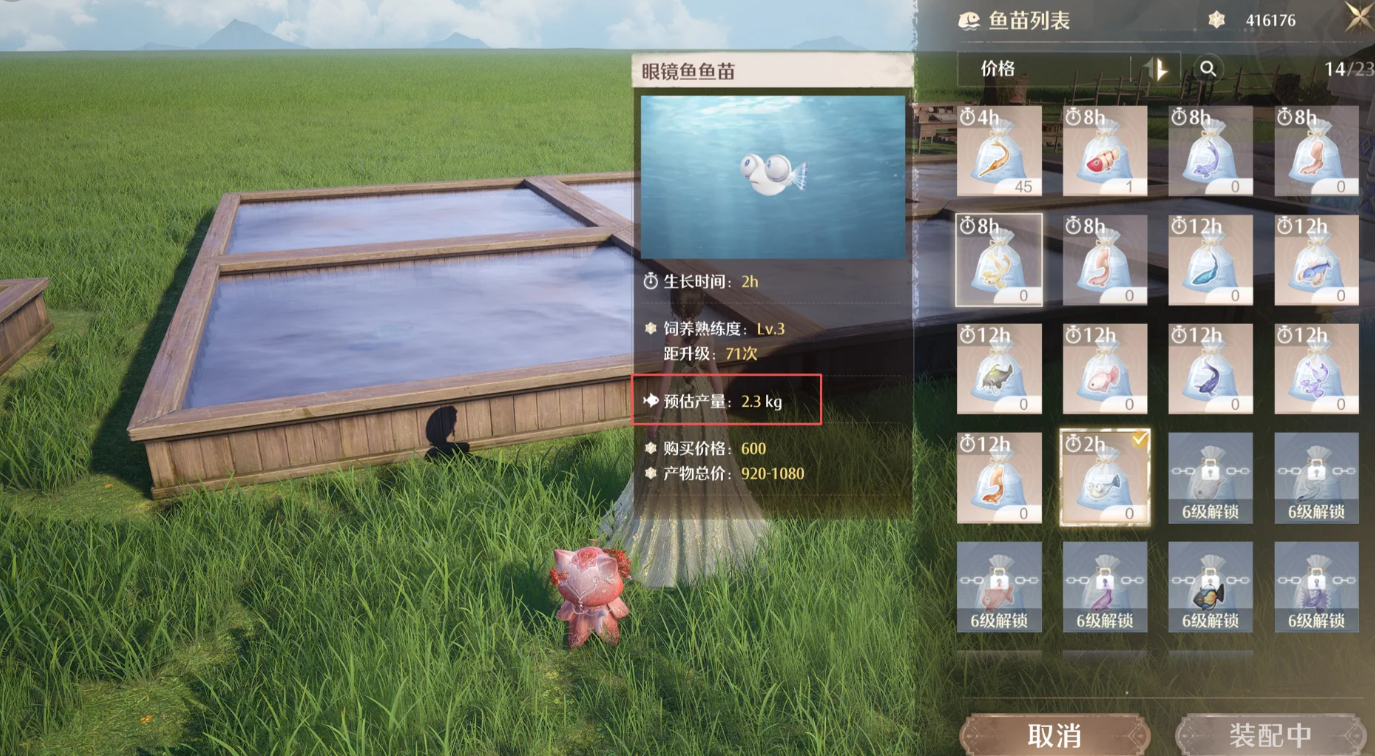Deselect the checked 2h eyeglass fish fry bag
The height and width of the screenshot is (756, 1375).
[1104, 478]
